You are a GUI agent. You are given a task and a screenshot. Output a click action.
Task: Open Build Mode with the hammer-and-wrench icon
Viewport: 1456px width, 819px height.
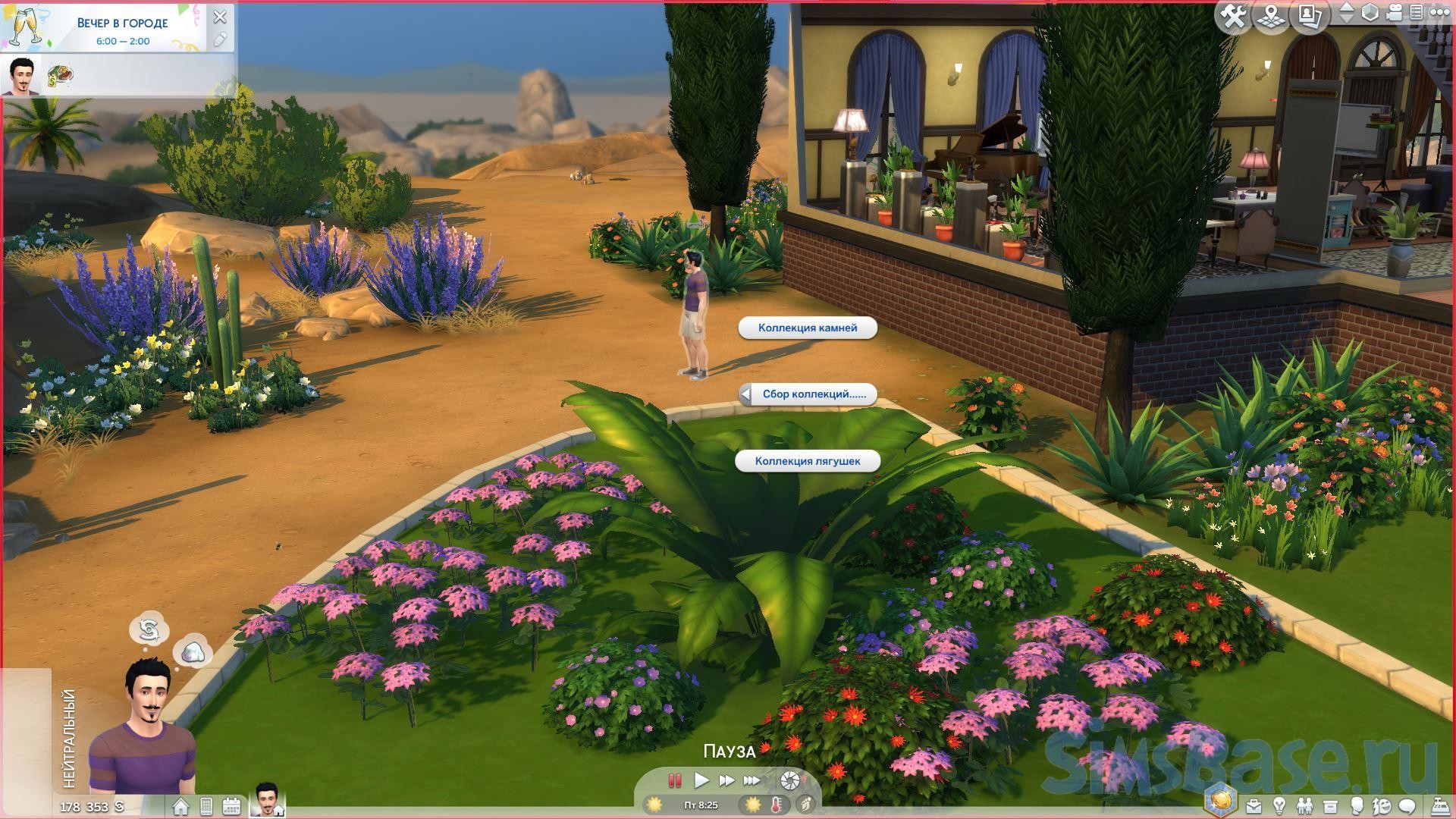pos(1233,16)
